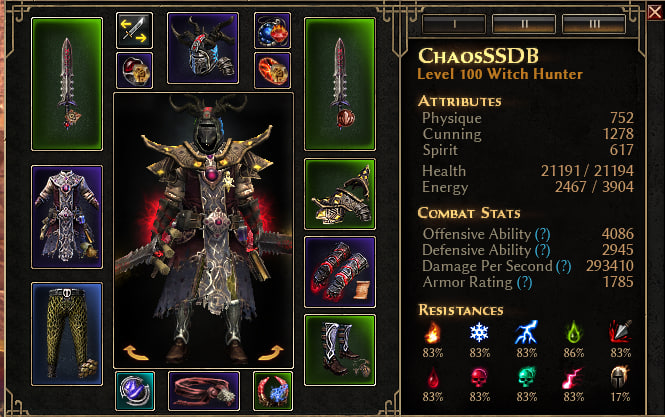Click the red leather belt slot

(203, 391)
